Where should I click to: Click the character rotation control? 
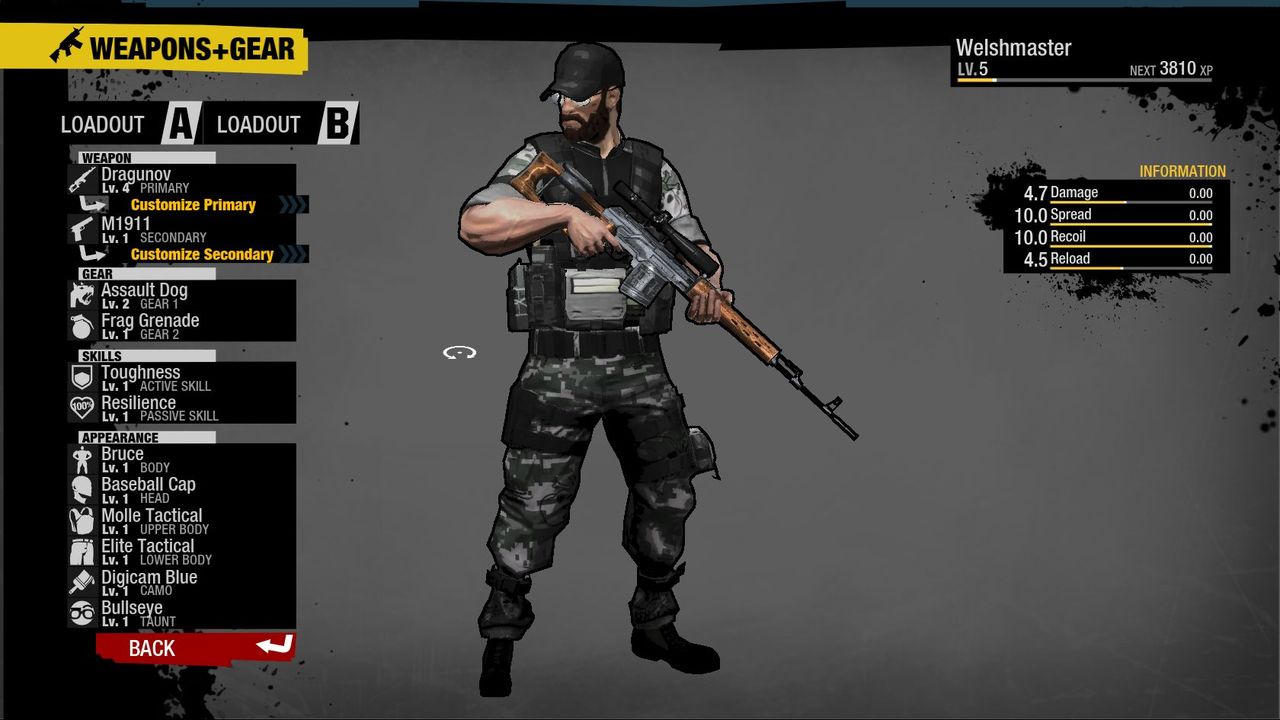[x=458, y=351]
